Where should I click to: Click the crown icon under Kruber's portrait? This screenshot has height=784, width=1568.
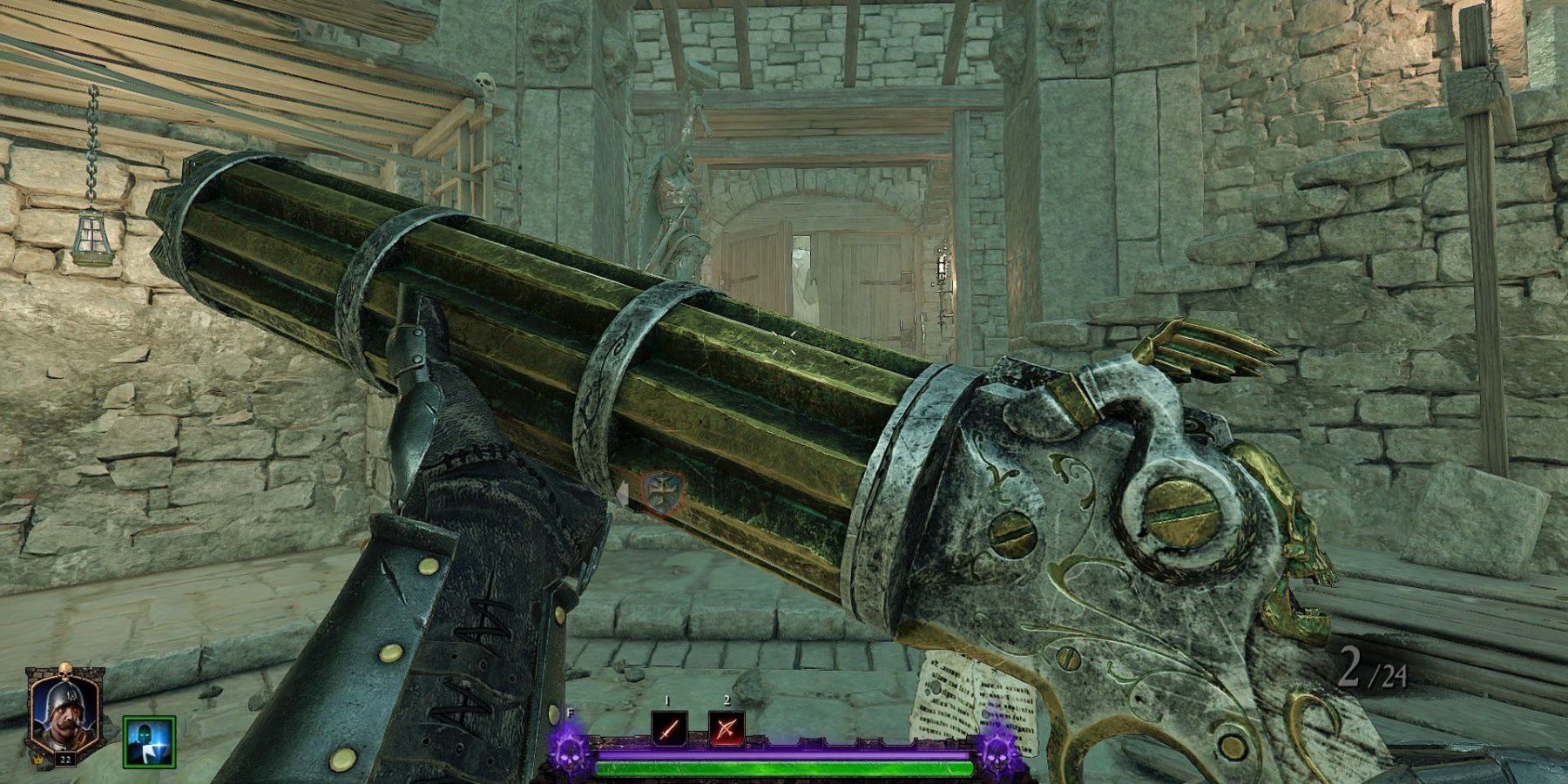tap(37, 760)
